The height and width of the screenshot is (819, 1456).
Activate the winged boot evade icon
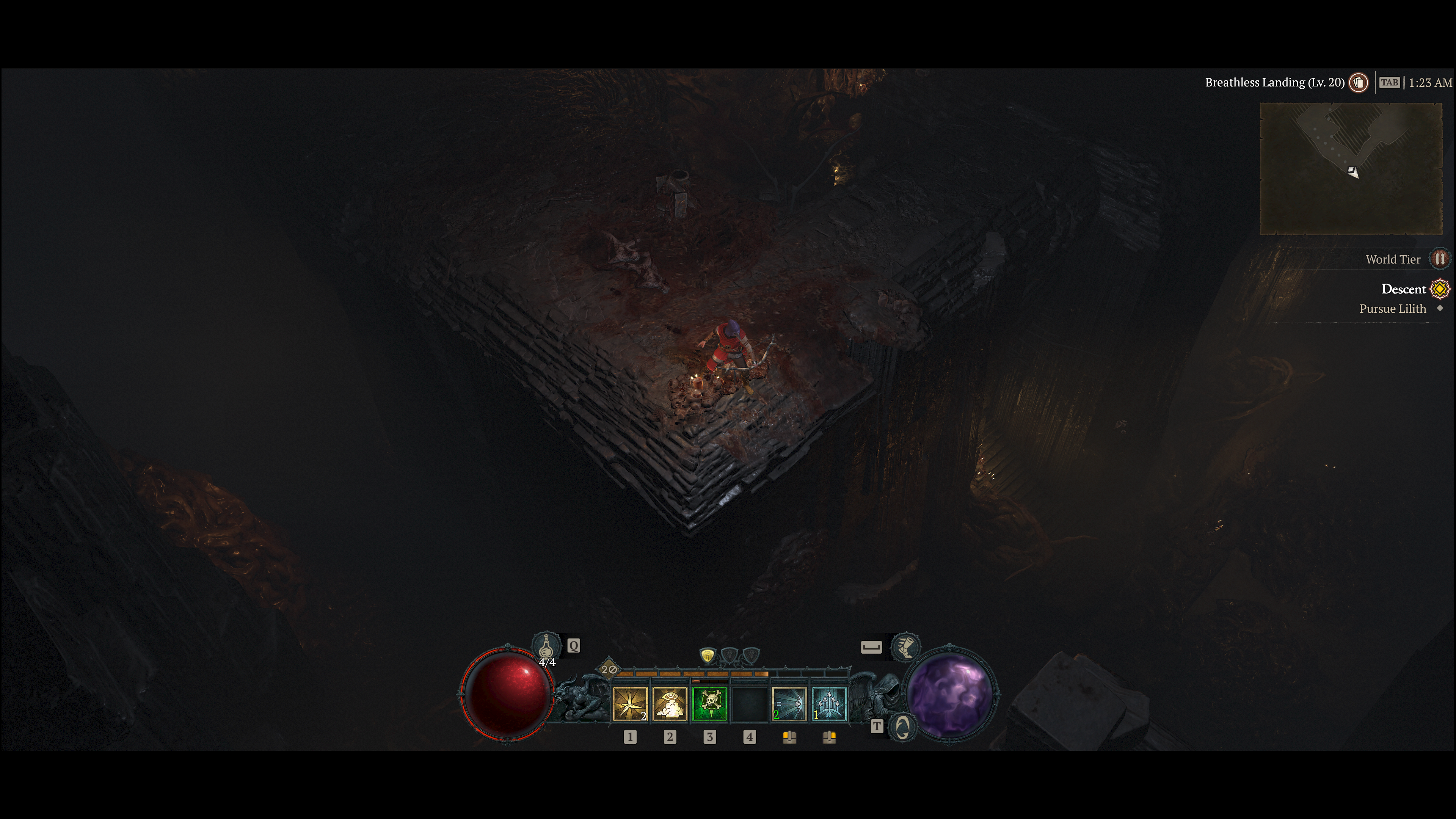click(905, 646)
